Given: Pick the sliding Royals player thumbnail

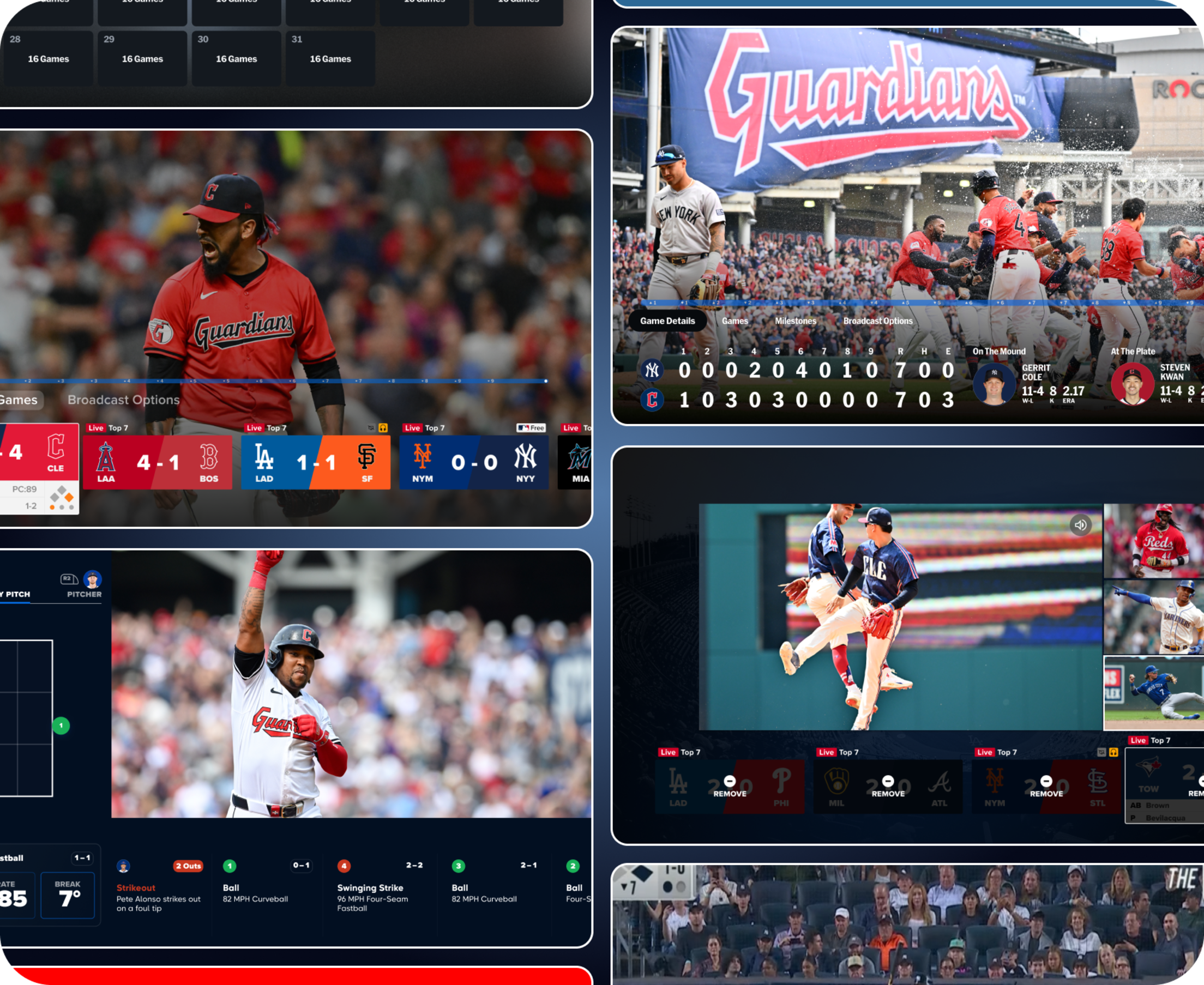Looking at the screenshot, I should (1153, 693).
